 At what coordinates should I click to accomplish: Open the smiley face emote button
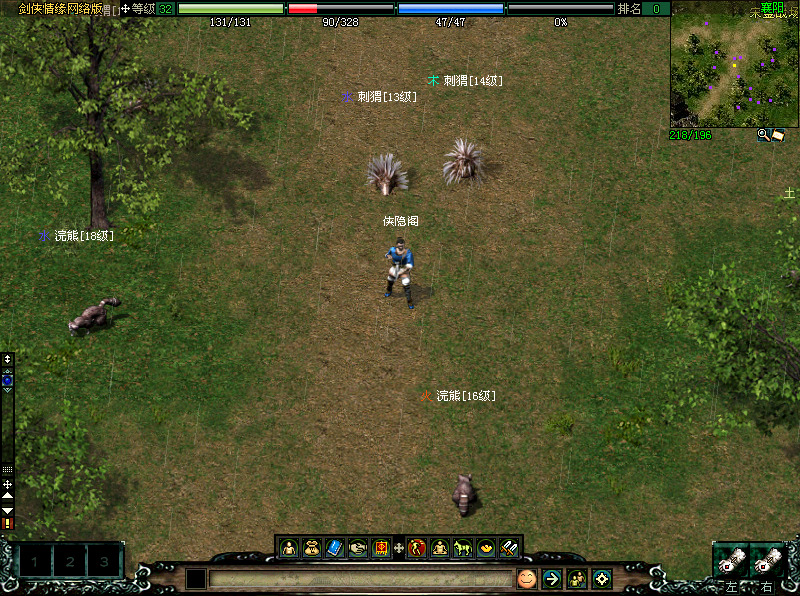[527, 578]
